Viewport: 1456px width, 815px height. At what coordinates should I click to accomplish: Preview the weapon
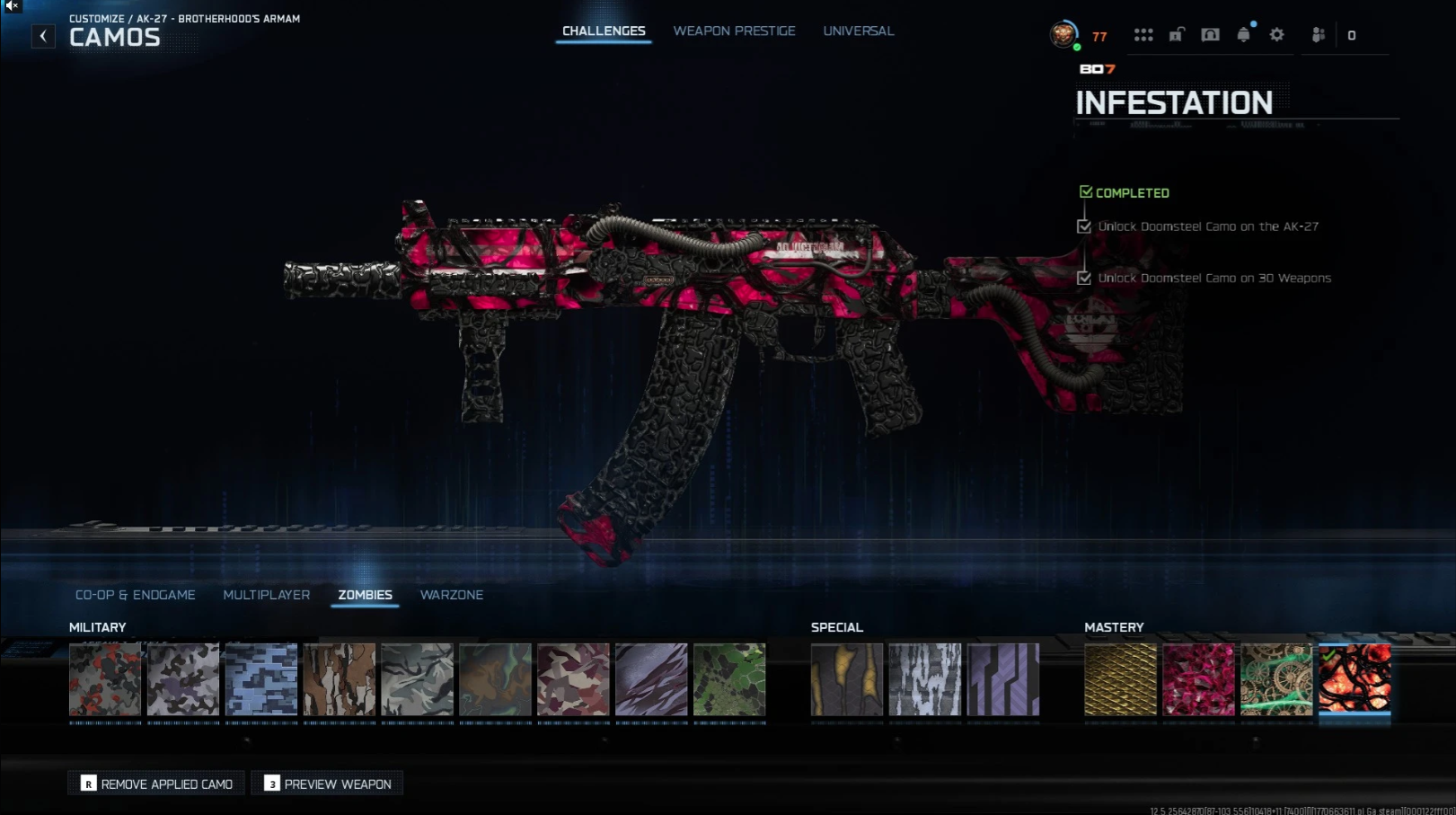coord(328,784)
